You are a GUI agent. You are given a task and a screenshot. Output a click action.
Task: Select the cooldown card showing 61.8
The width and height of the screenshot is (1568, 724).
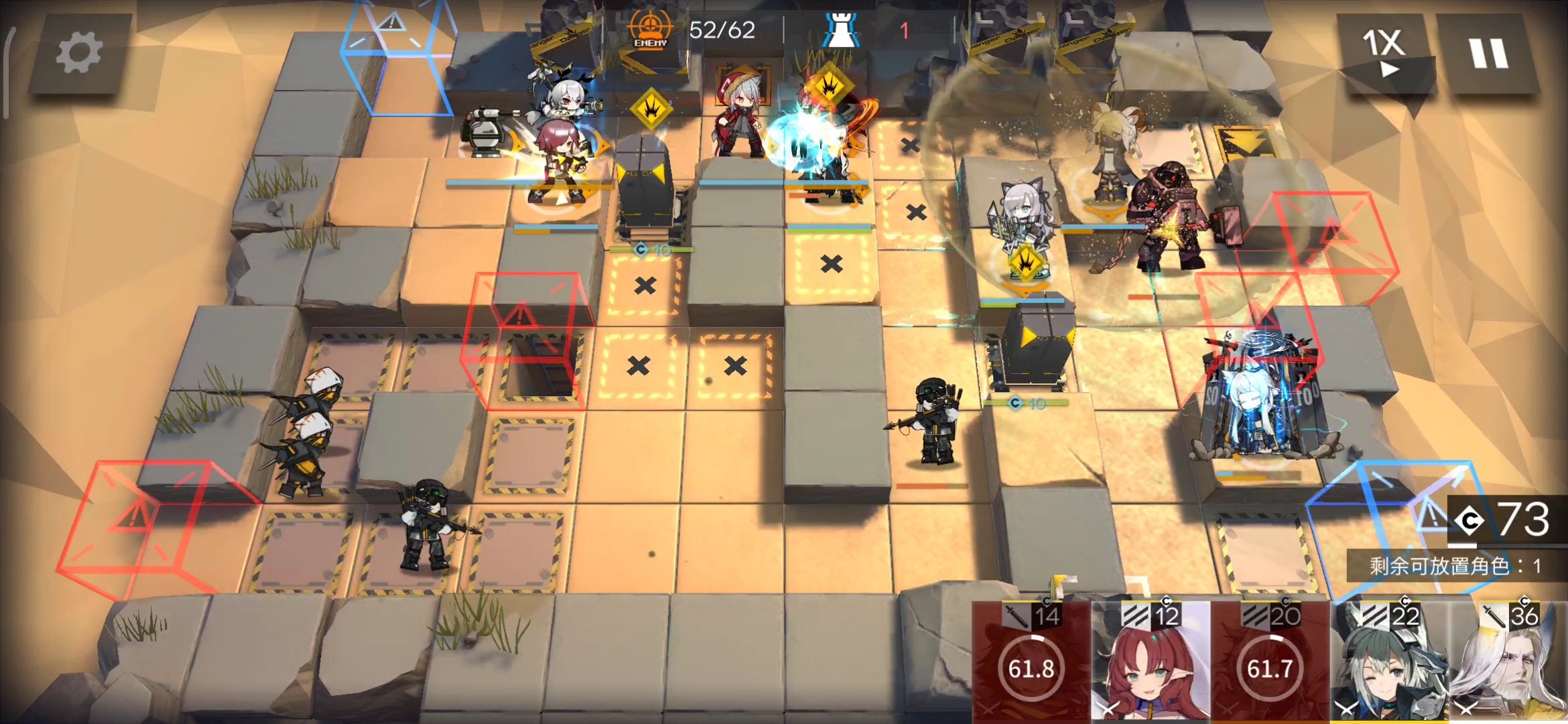(x=1031, y=662)
